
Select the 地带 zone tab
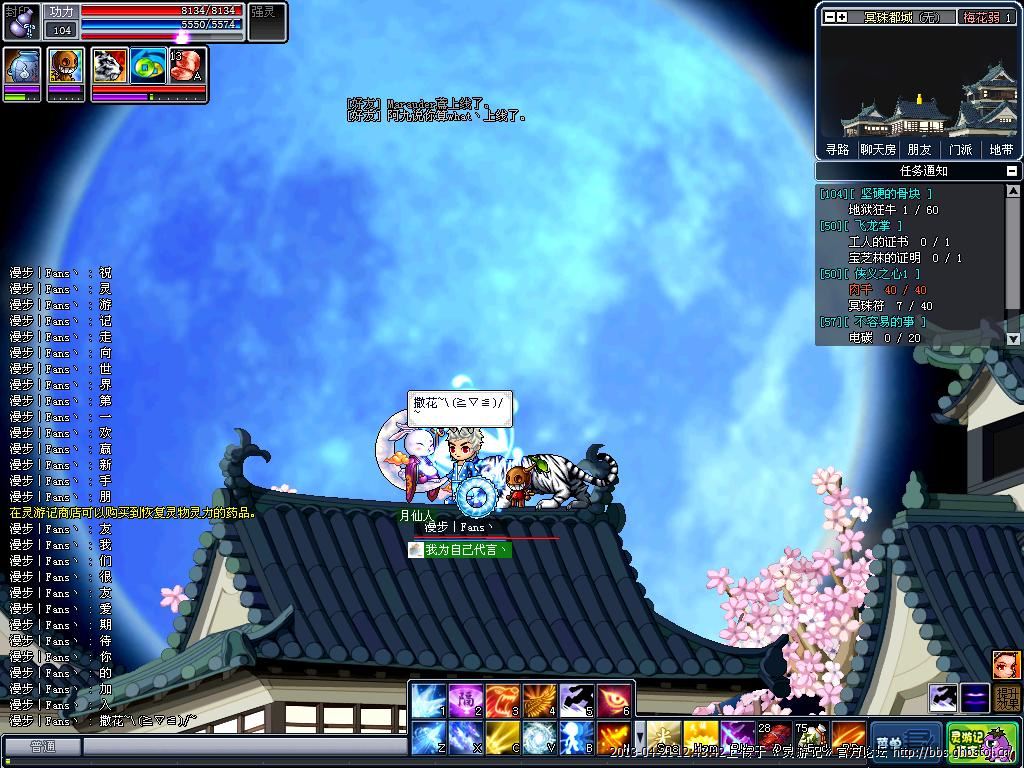point(1000,150)
